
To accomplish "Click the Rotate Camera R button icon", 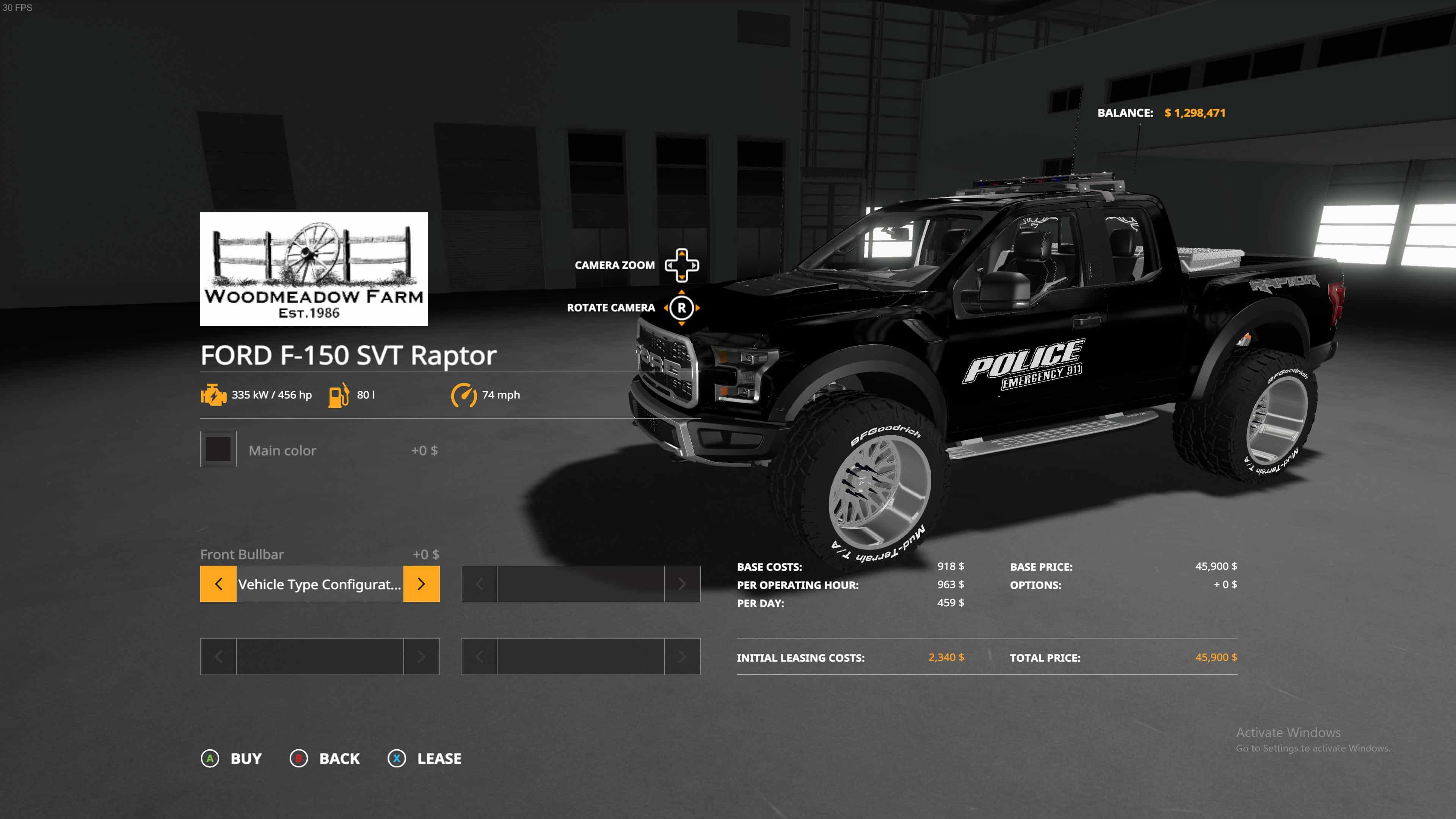I will point(683,308).
